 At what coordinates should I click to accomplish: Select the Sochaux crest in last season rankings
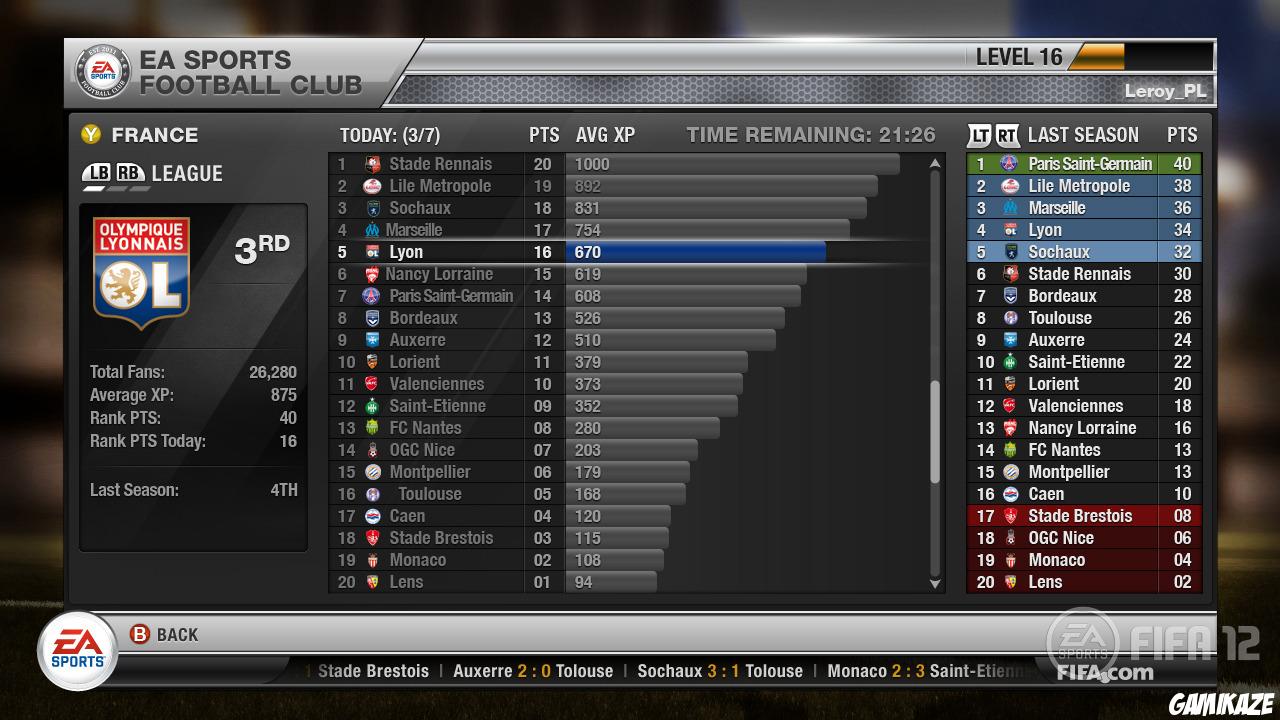click(1010, 251)
